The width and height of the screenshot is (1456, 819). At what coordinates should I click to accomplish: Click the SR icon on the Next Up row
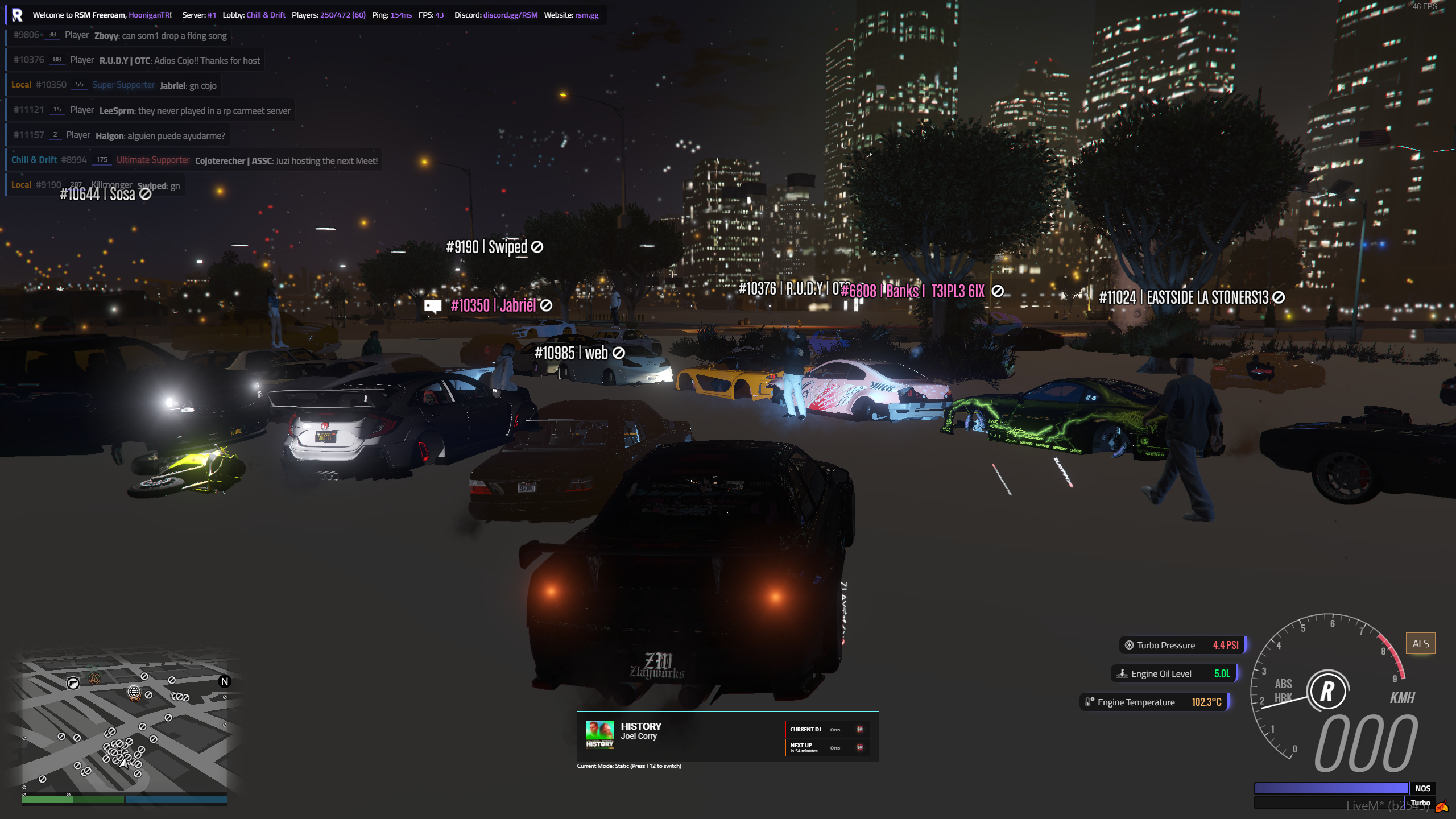[859, 747]
